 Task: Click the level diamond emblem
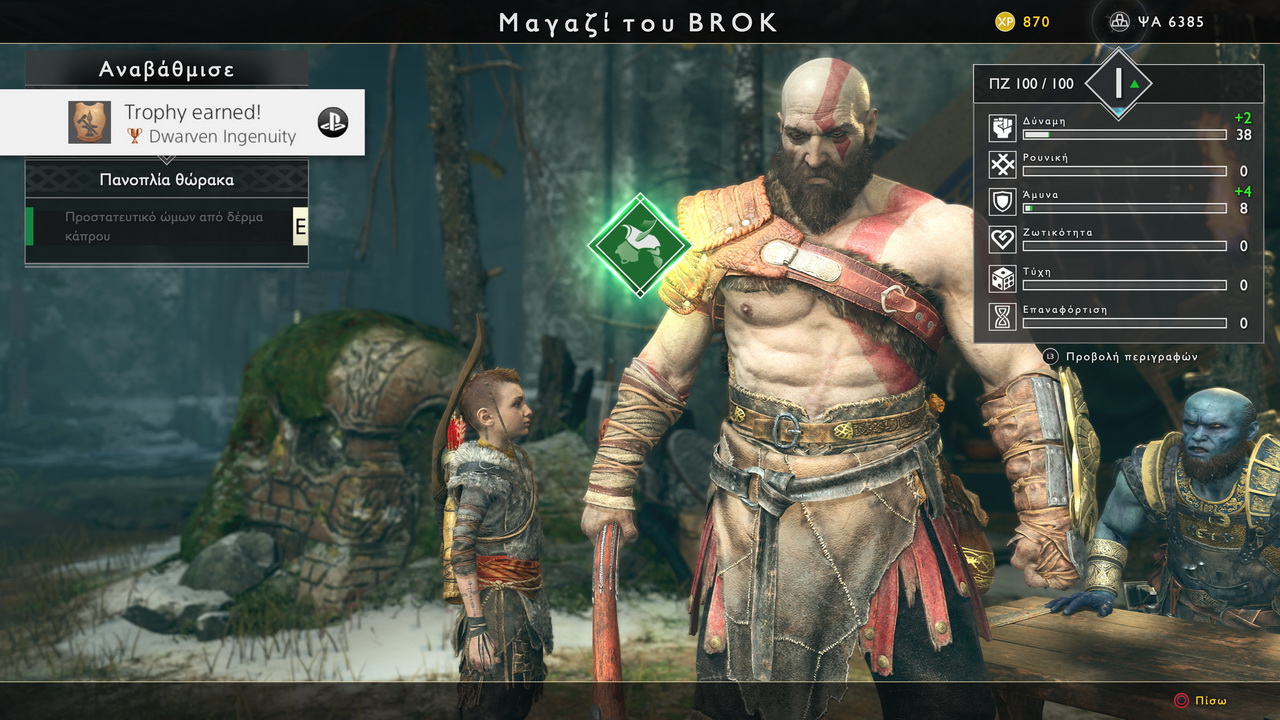[x=1119, y=84]
